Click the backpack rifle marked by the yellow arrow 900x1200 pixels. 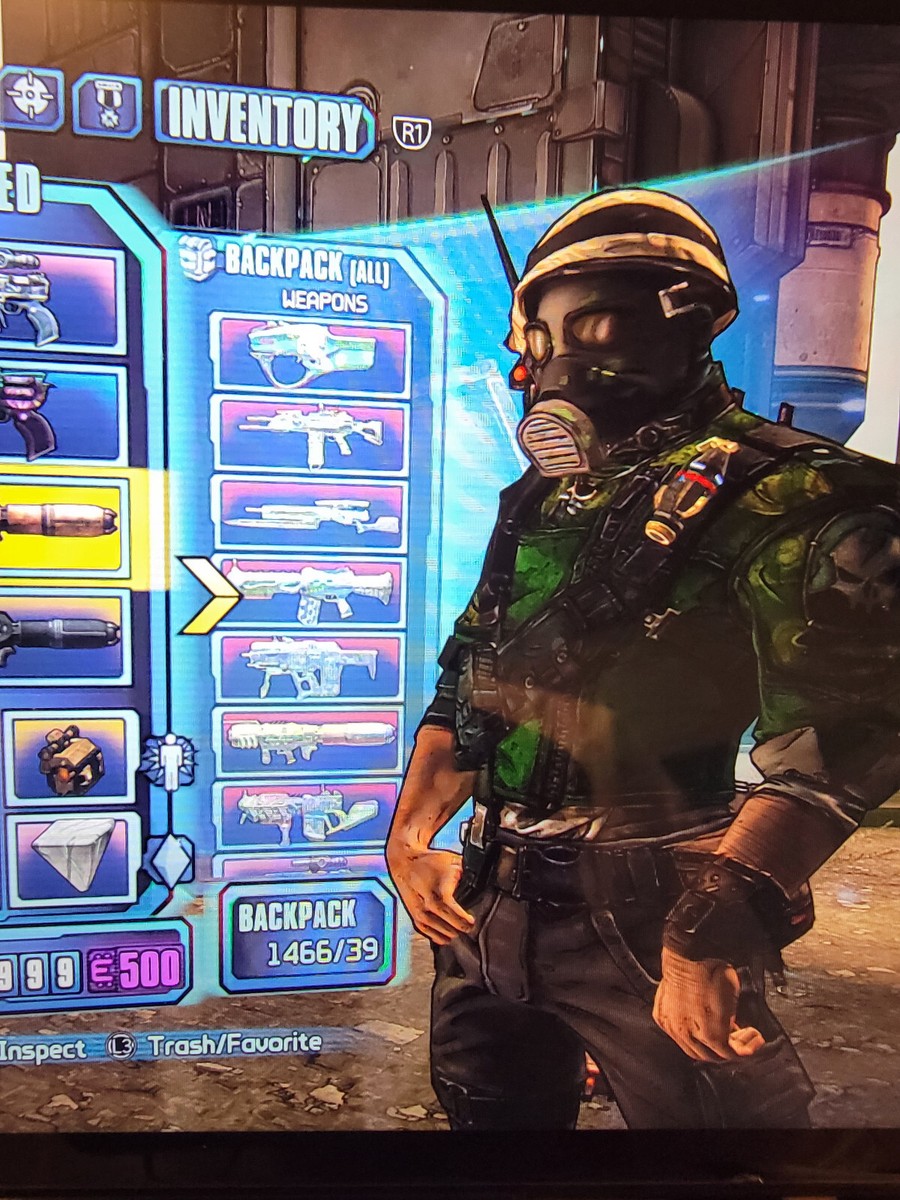(x=311, y=592)
